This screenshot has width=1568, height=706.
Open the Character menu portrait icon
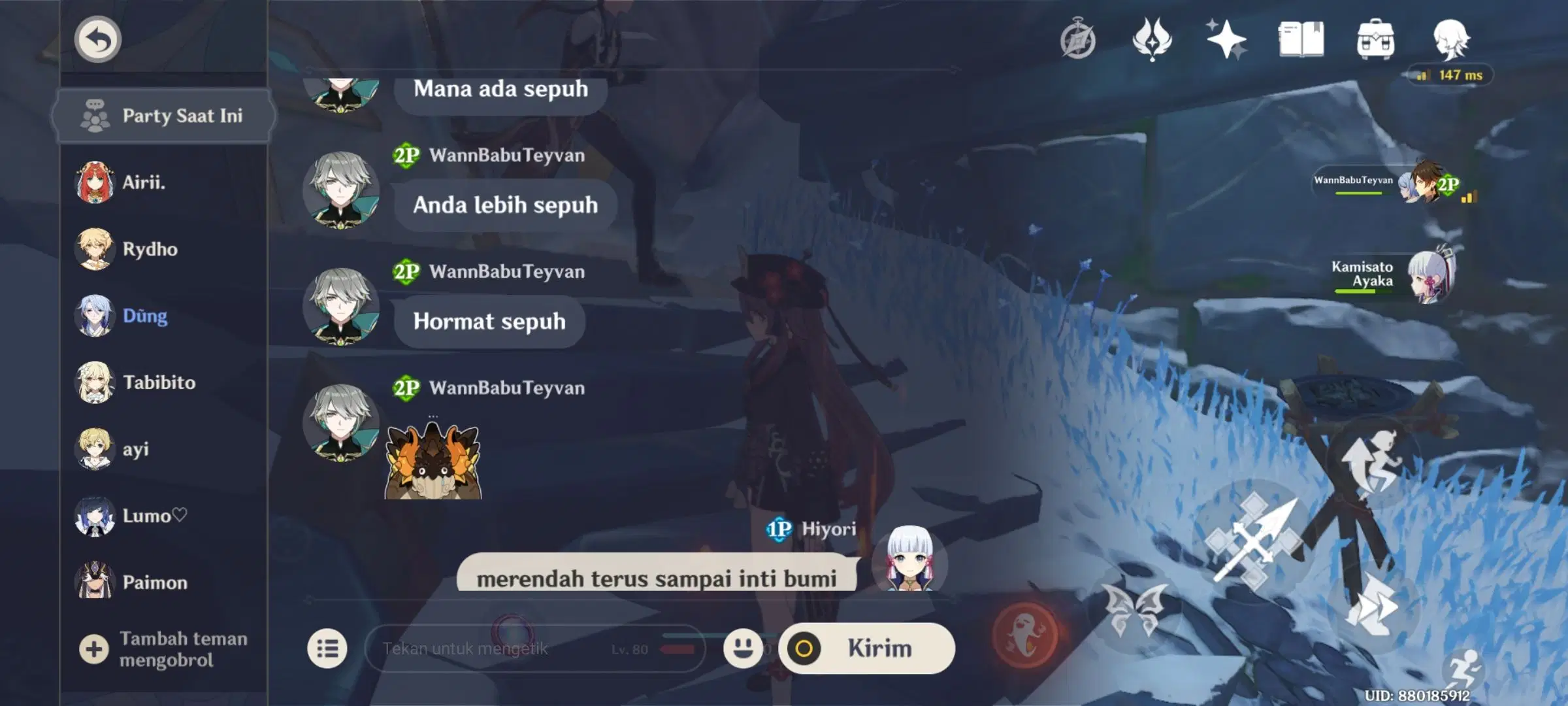[x=1452, y=39]
